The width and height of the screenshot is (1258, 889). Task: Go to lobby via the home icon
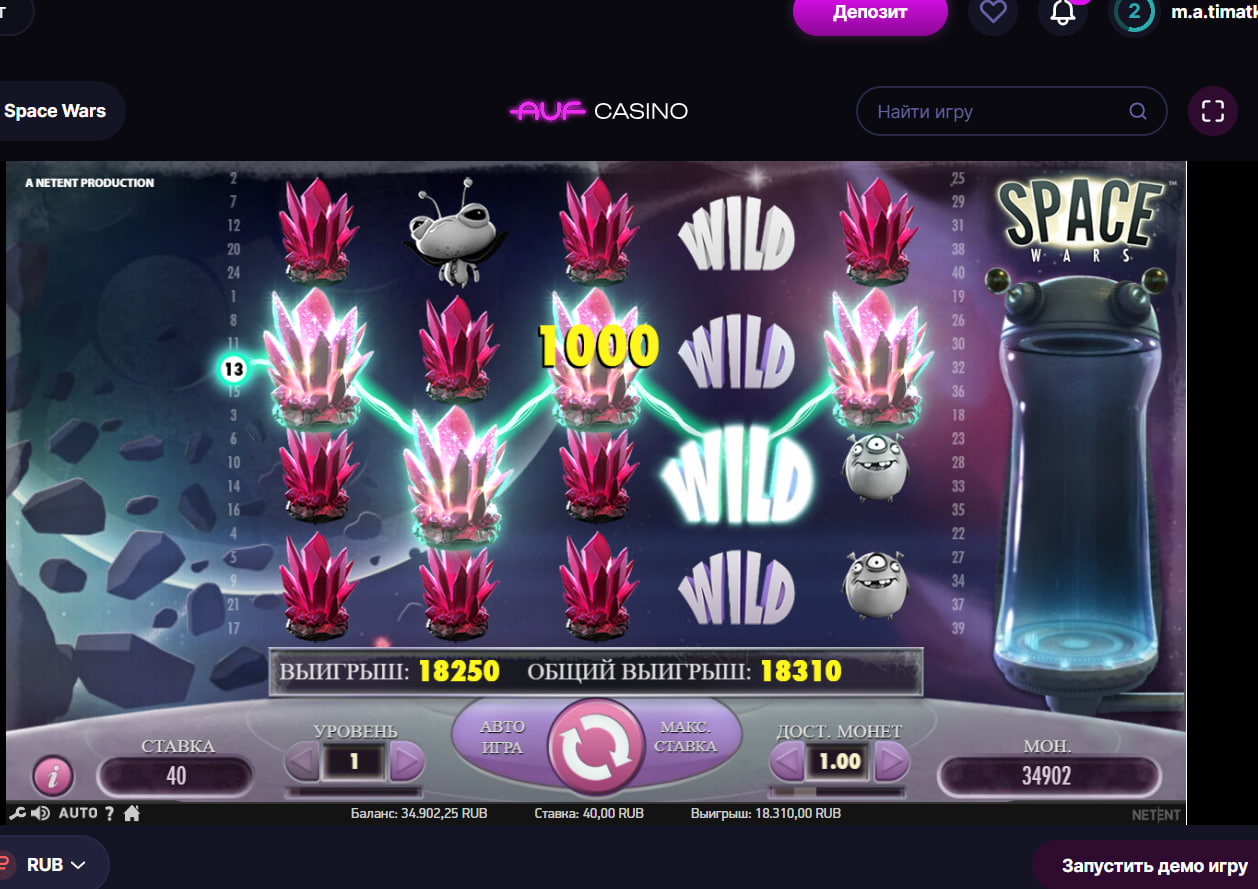tap(131, 814)
